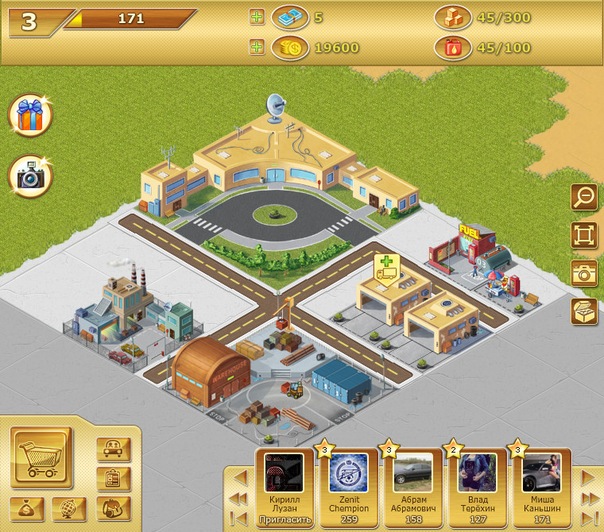
Task: Add cash with the top plus button
Action: pyautogui.click(x=257, y=17)
